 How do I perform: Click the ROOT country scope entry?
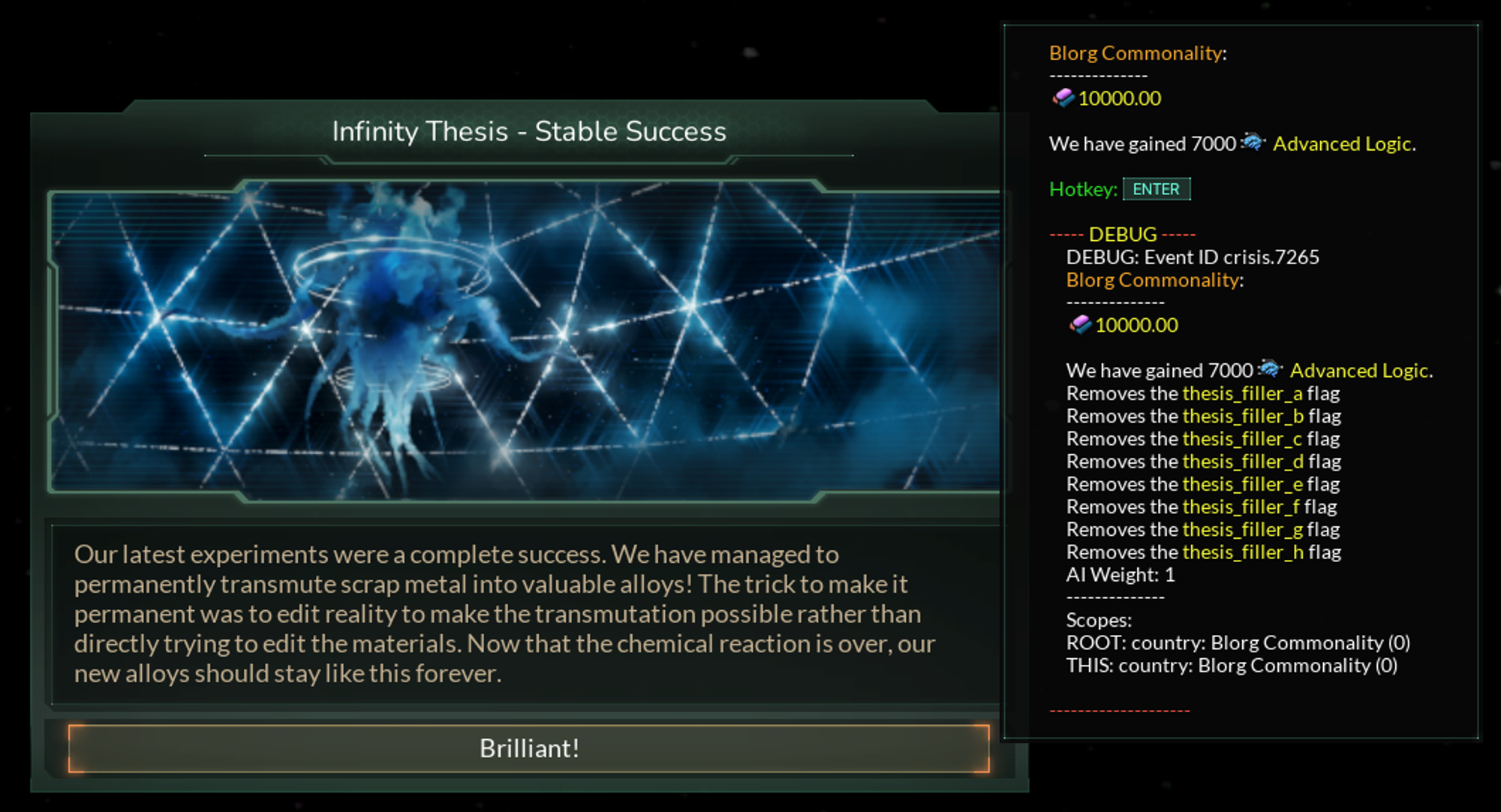click(x=1238, y=642)
